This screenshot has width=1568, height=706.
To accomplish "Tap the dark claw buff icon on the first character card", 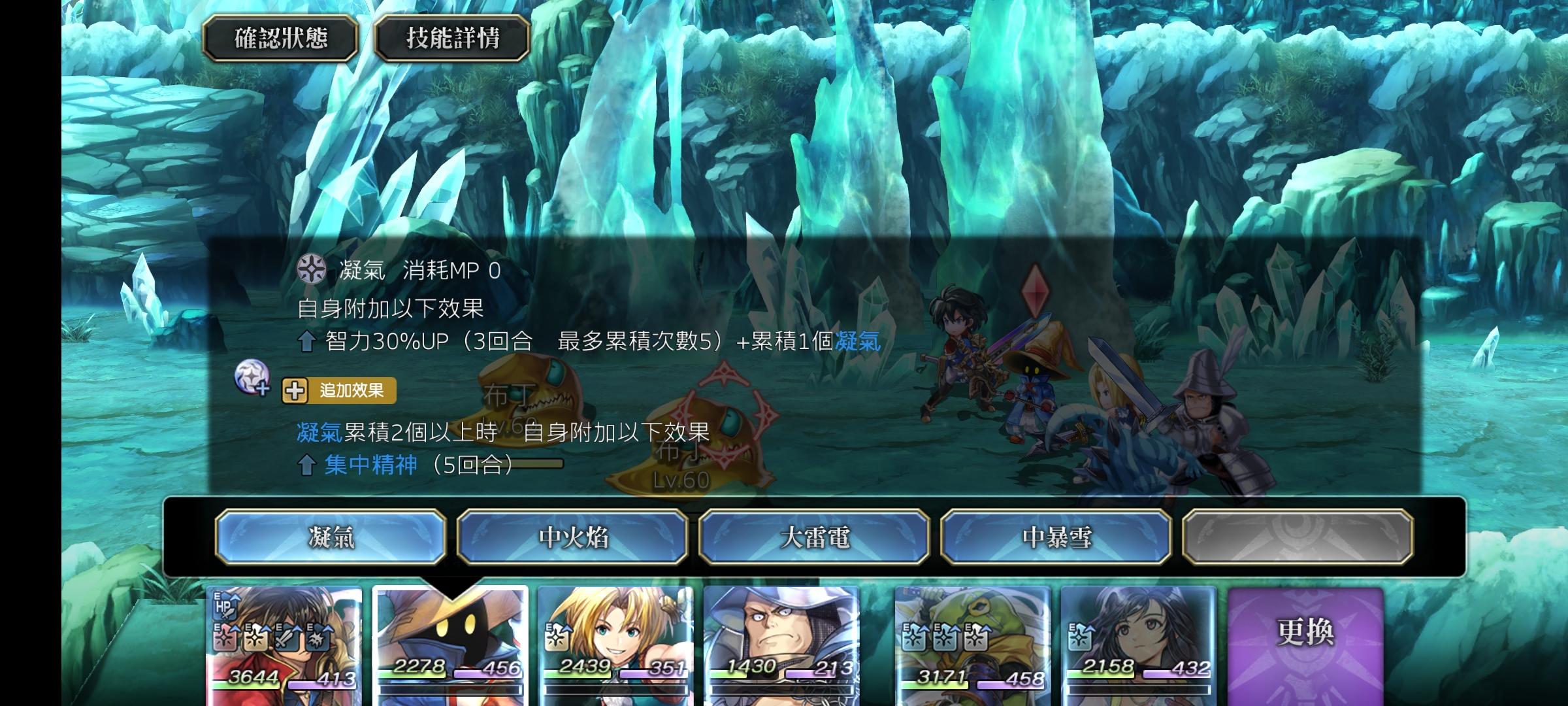I will point(318,638).
